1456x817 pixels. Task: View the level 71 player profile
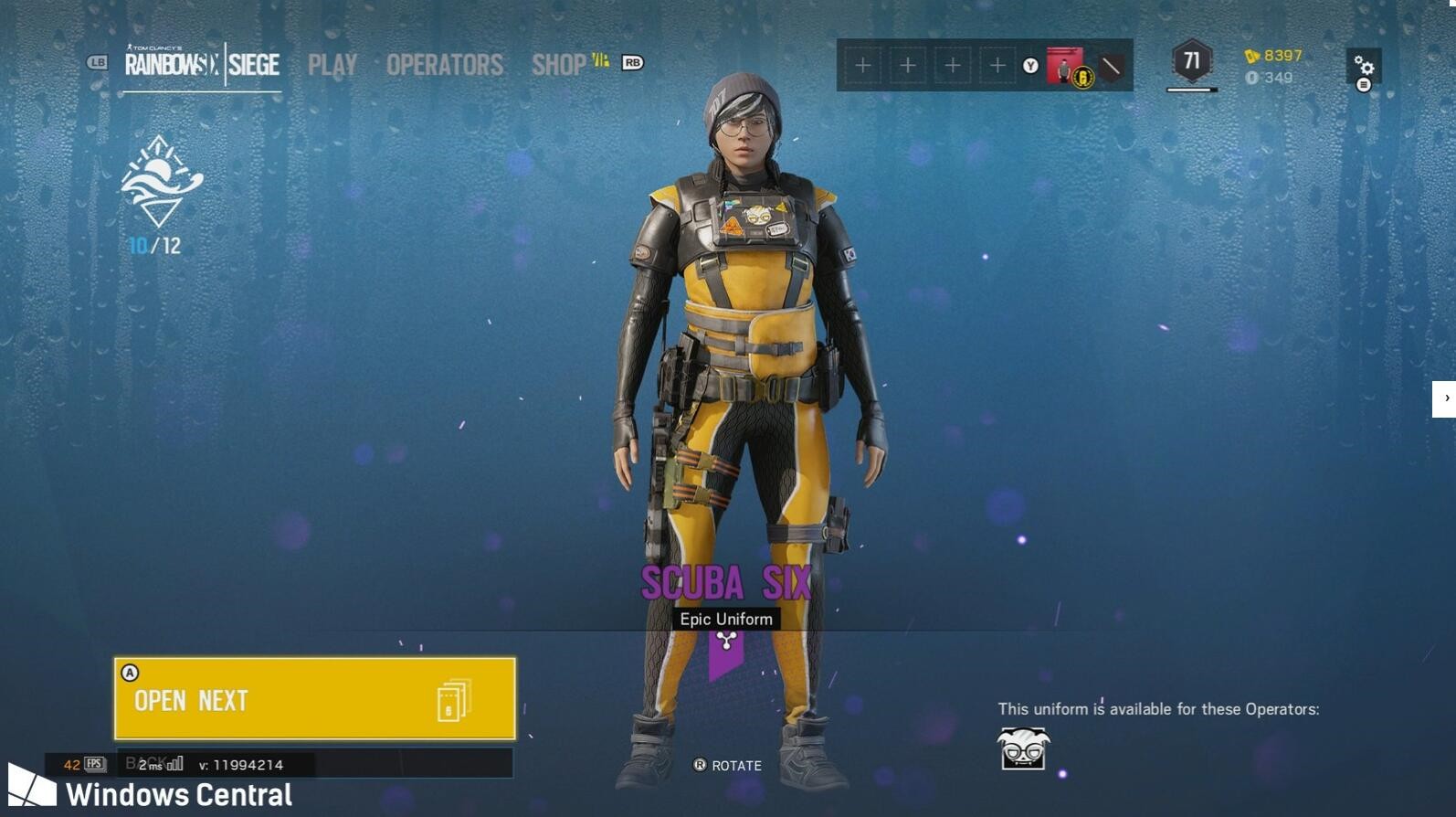(1191, 62)
